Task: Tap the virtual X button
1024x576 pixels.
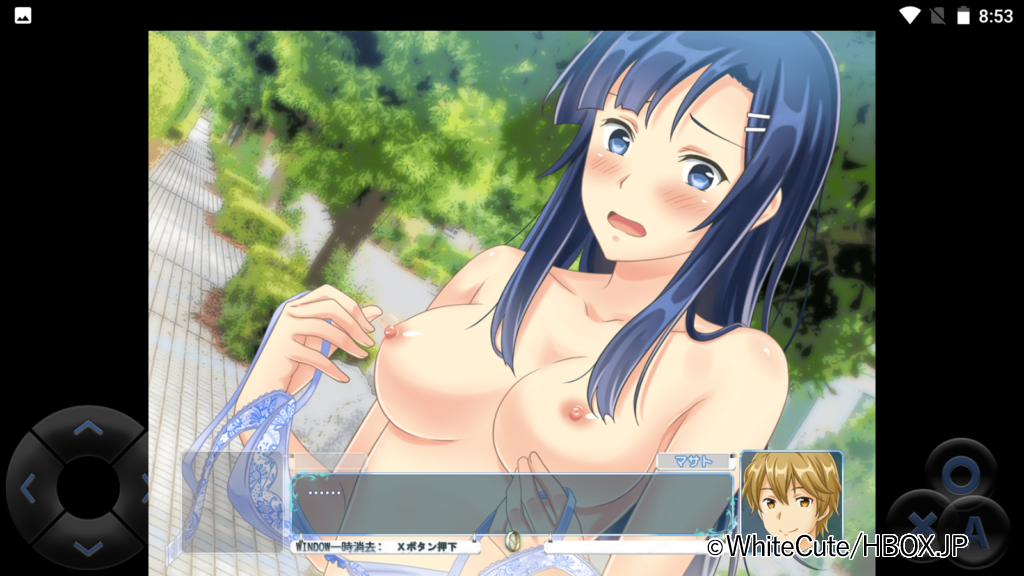Action: click(x=920, y=522)
